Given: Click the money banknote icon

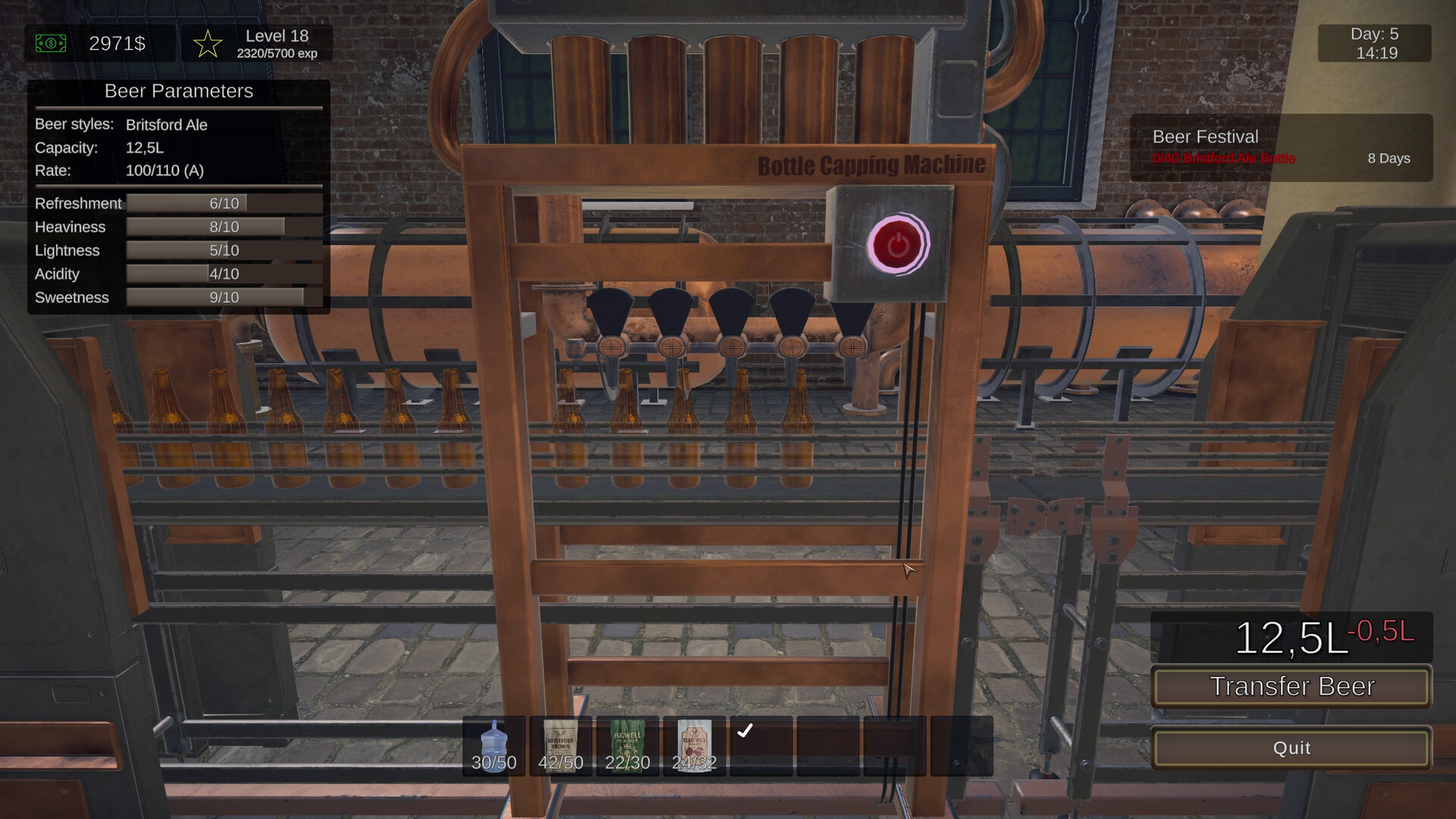Looking at the screenshot, I should (x=50, y=43).
